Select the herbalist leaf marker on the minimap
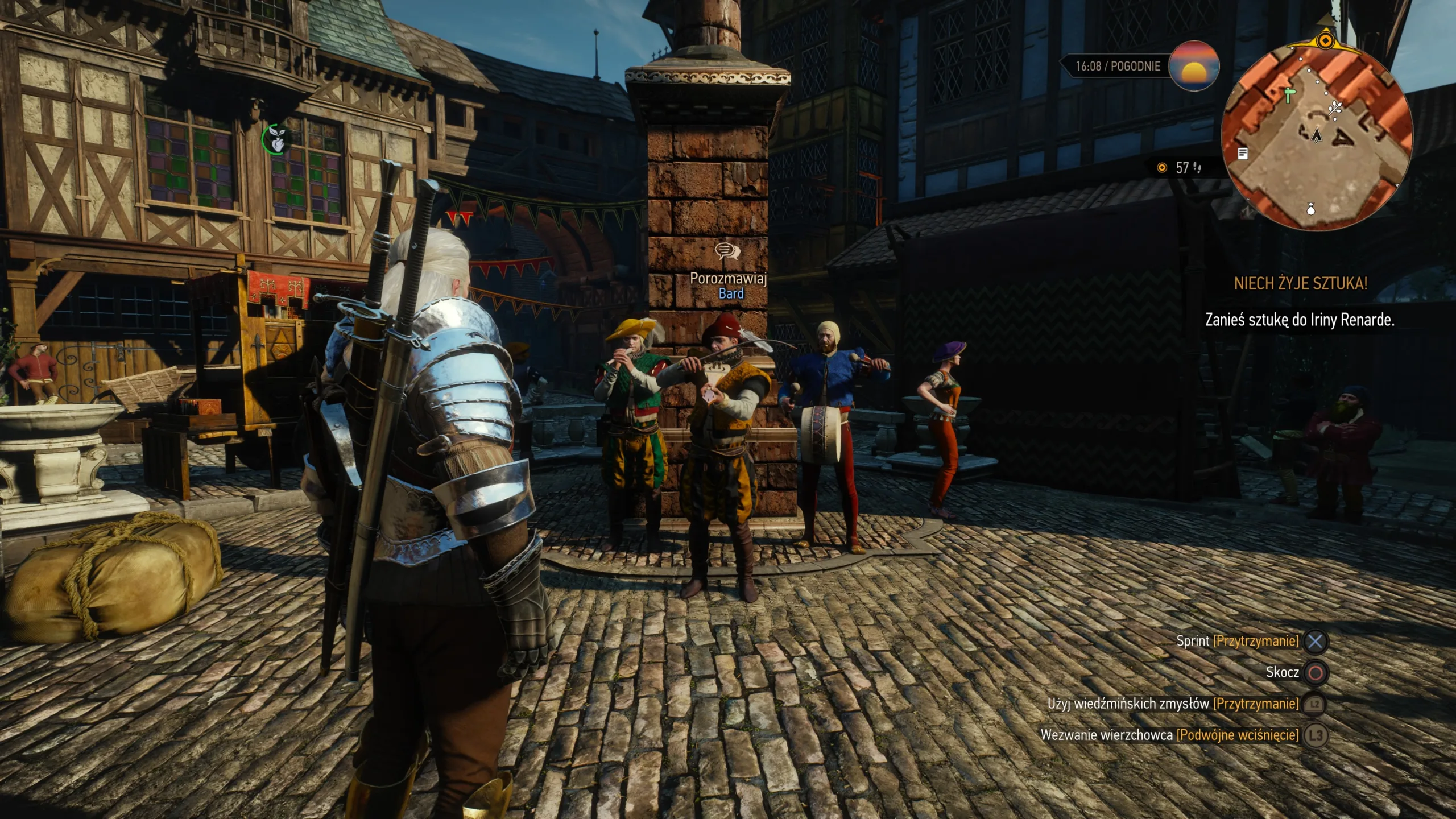The image size is (1456, 819). [1334, 107]
